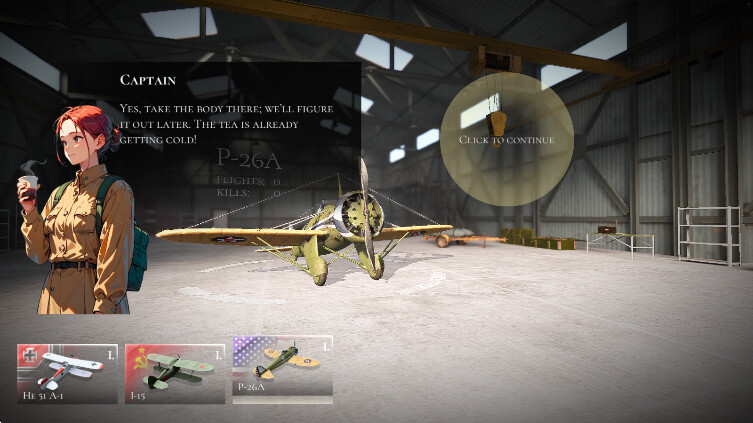Select the He 51 A-1 plane card
The image size is (753, 423).
(x=67, y=372)
